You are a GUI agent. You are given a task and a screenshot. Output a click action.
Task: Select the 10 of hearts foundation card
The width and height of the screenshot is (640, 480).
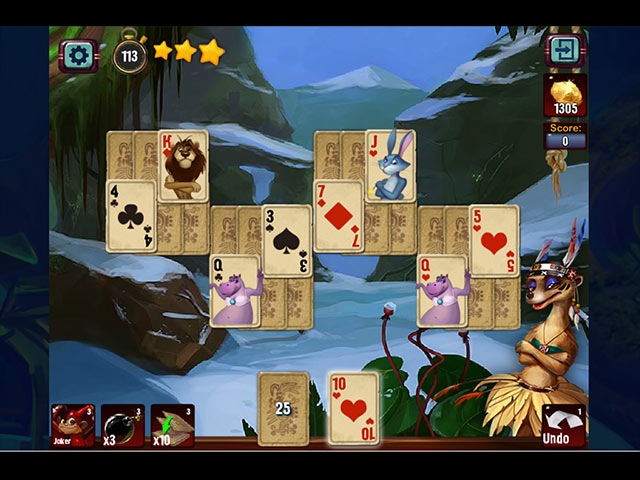(354, 407)
